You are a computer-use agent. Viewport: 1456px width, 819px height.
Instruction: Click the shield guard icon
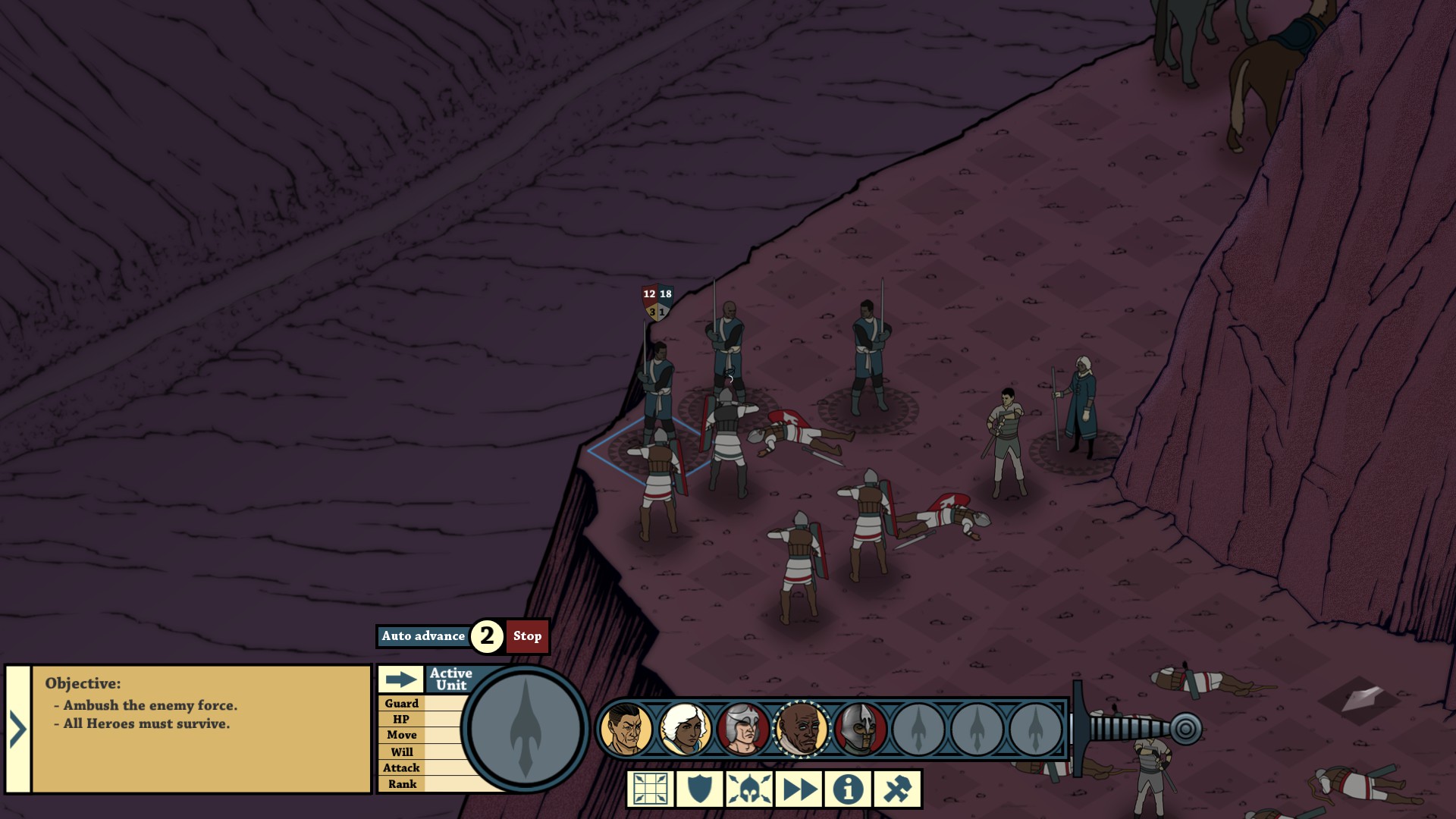click(699, 789)
